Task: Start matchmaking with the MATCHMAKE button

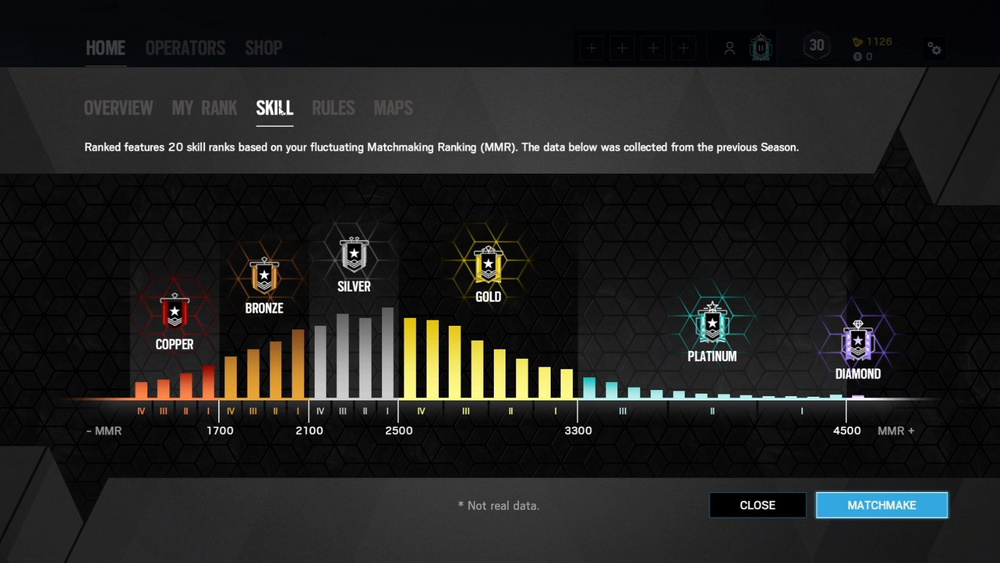Action: click(881, 505)
